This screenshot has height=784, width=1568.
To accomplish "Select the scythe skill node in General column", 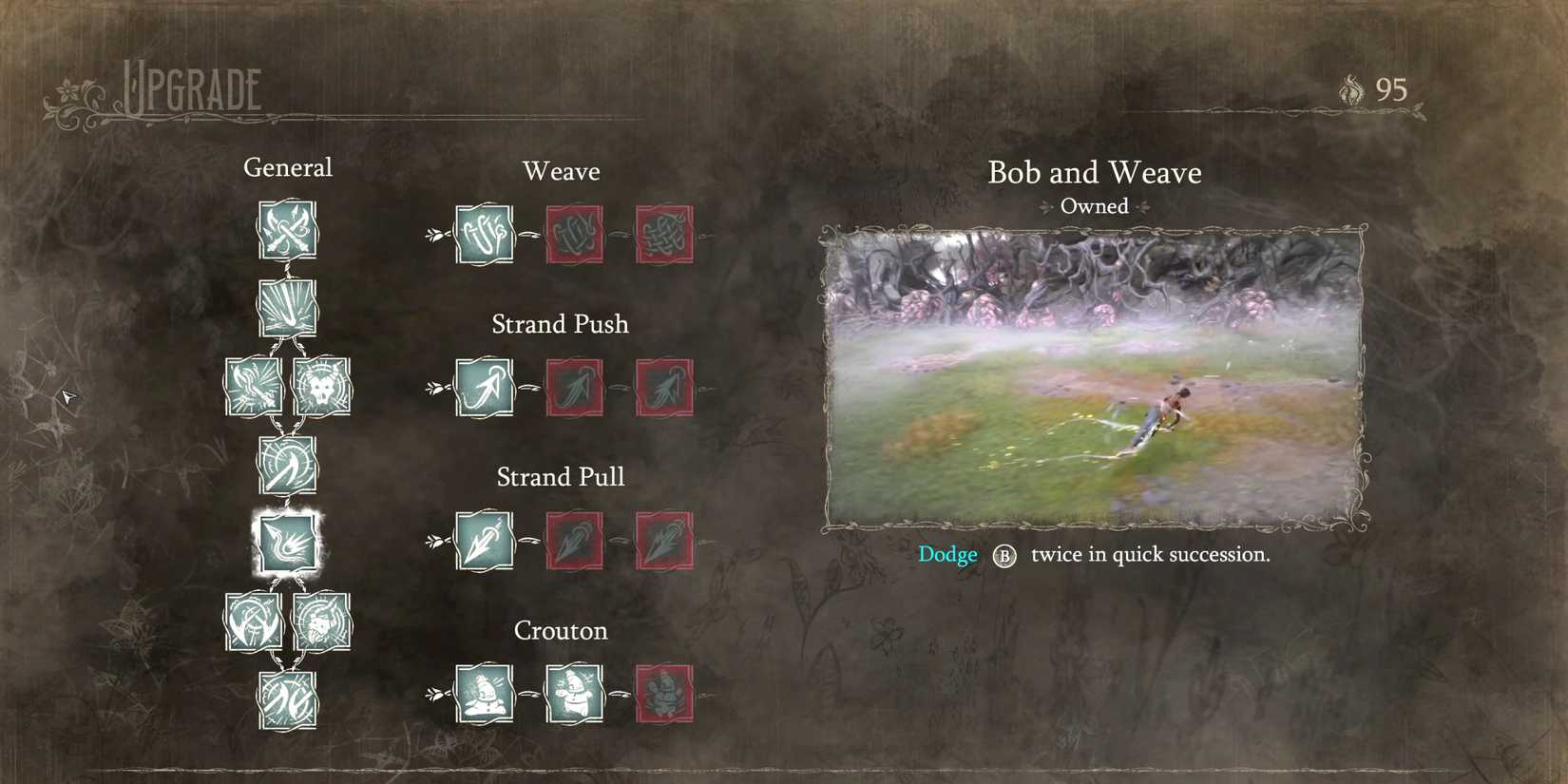I will [x=287, y=464].
